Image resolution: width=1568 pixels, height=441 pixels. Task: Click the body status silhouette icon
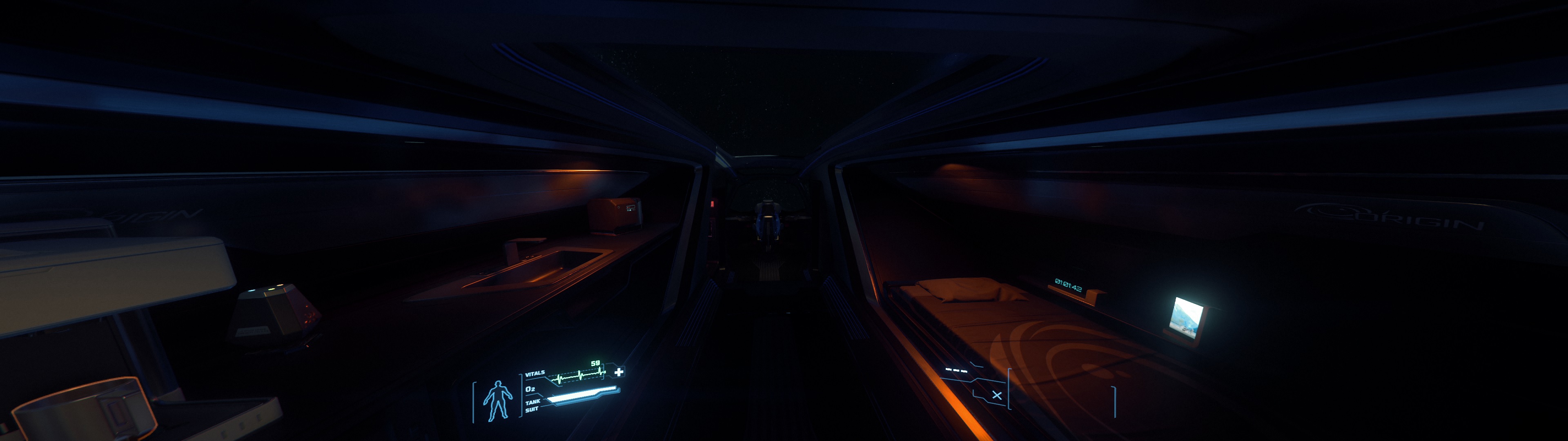coord(497,401)
